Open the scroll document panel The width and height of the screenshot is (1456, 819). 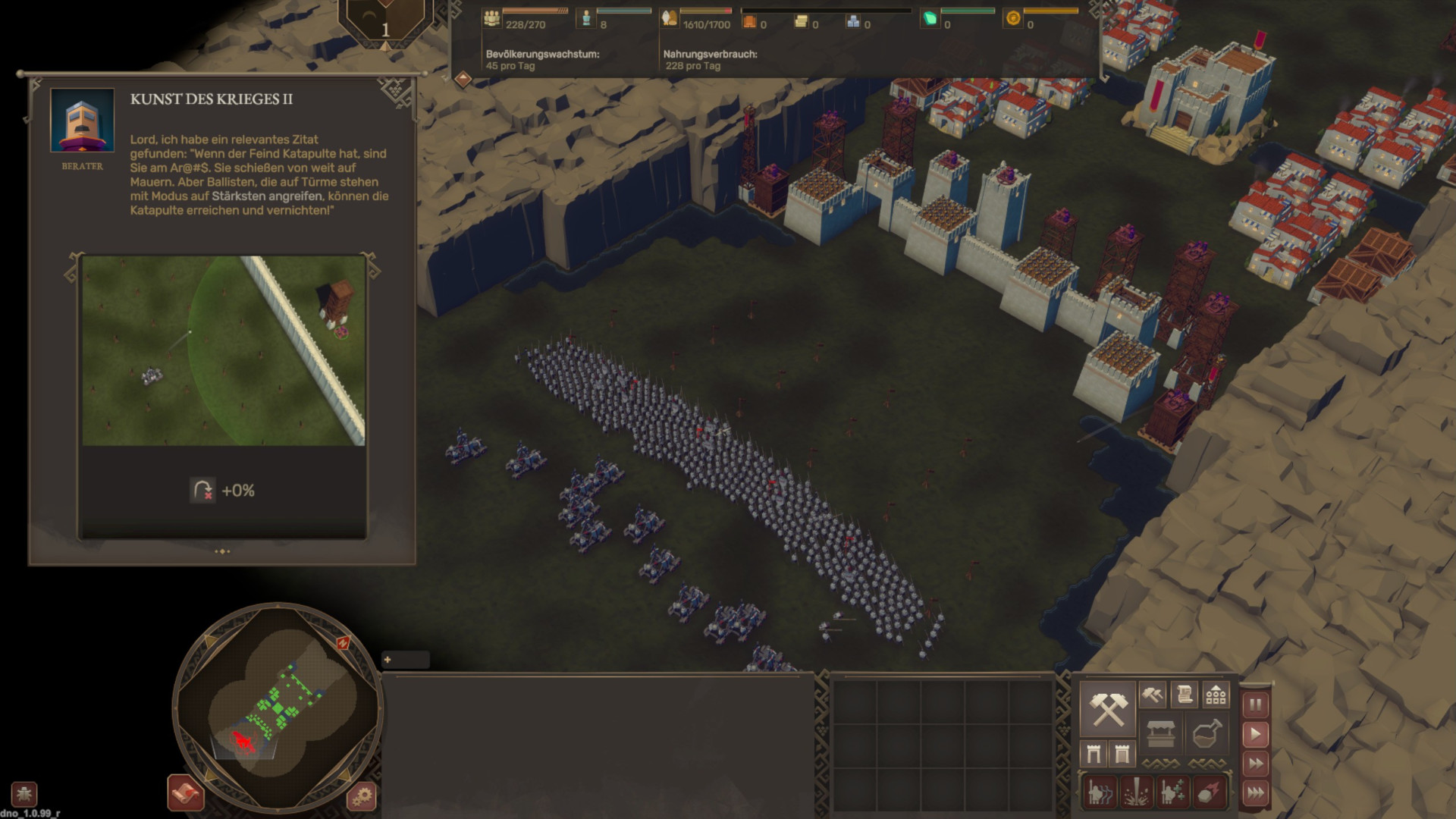[x=1184, y=694]
